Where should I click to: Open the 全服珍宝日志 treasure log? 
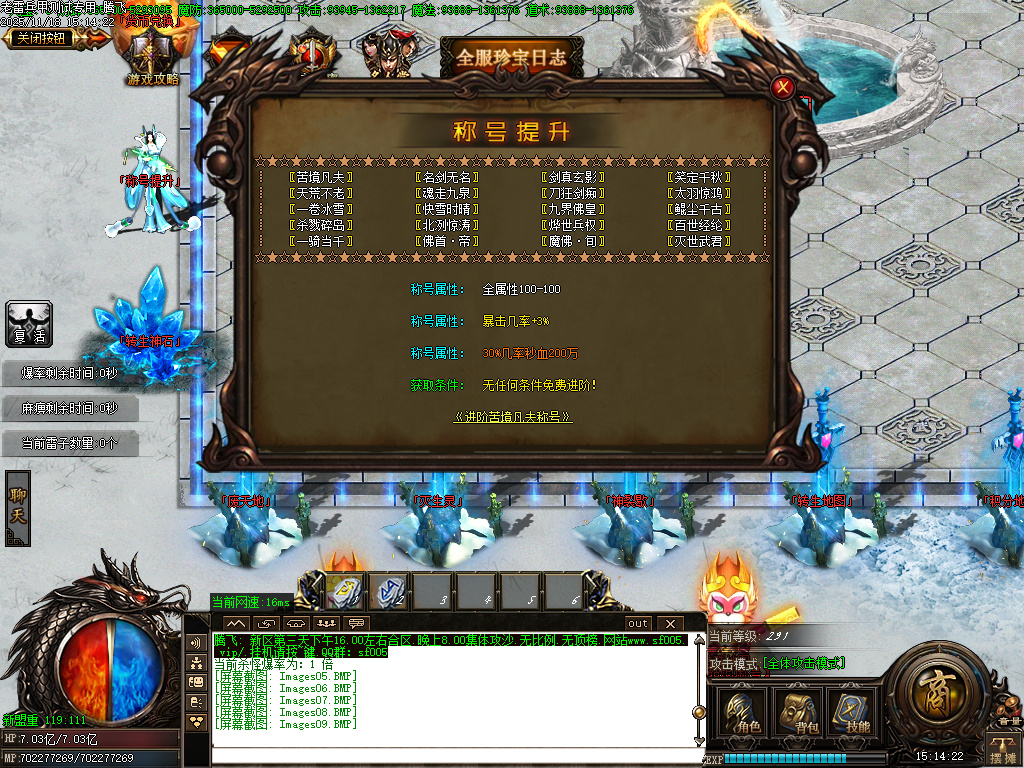511,56
